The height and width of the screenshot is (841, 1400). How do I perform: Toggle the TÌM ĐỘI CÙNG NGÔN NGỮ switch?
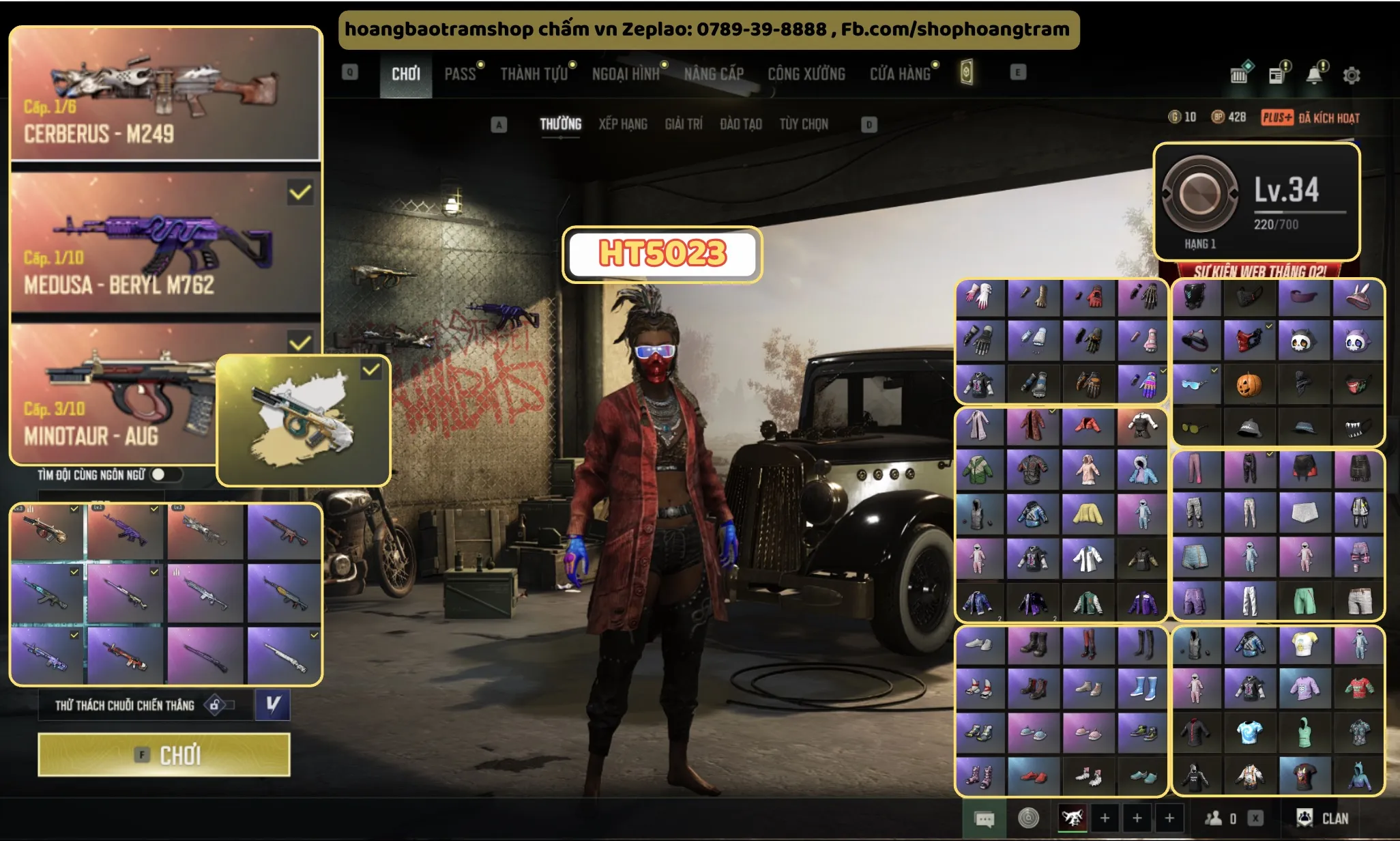pyautogui.click(x=165, y=474)
